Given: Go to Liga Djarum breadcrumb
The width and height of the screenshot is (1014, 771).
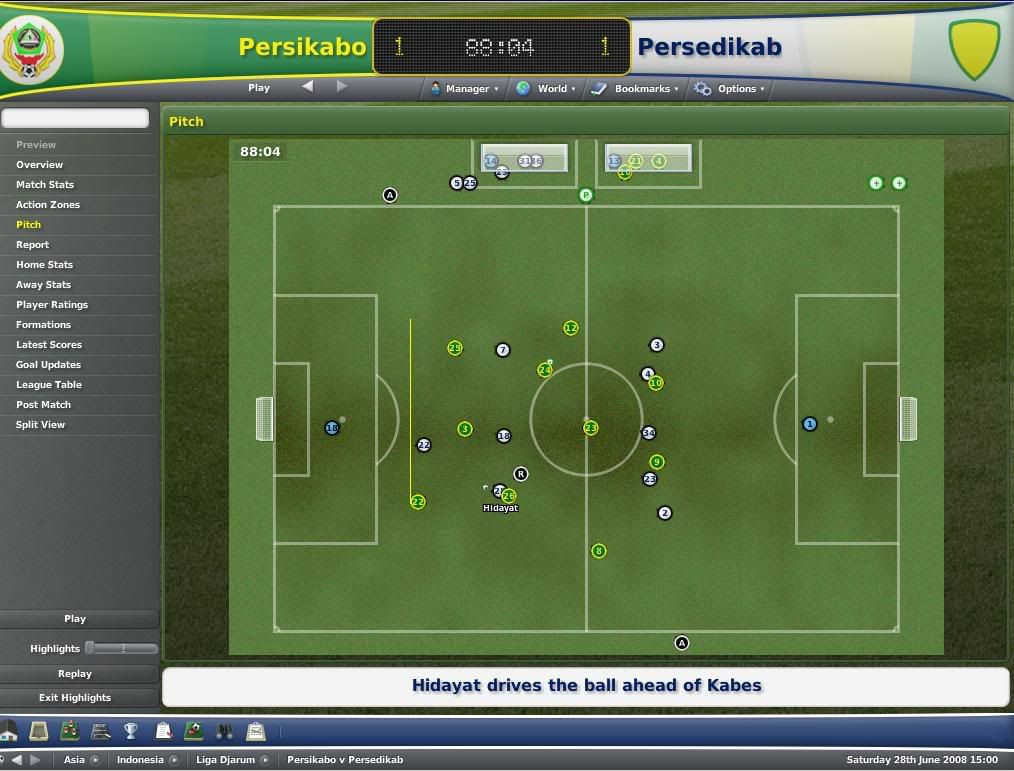Looking at the screenshot, I should click(226, 760).
